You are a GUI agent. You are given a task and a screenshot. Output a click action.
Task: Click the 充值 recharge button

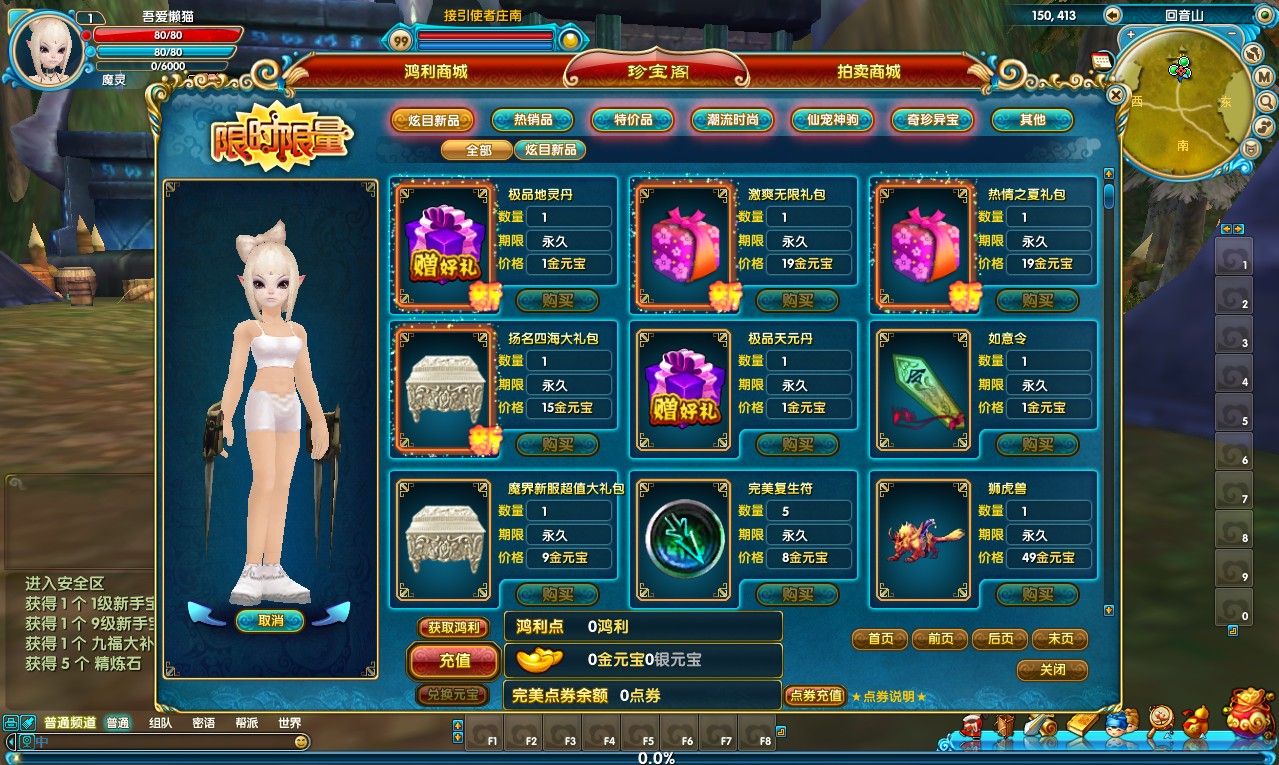click(x=455, y=660)
